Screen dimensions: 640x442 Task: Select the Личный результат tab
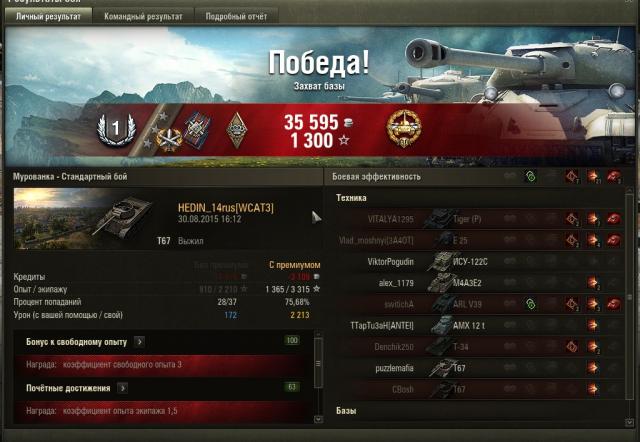tap(47, 17)
